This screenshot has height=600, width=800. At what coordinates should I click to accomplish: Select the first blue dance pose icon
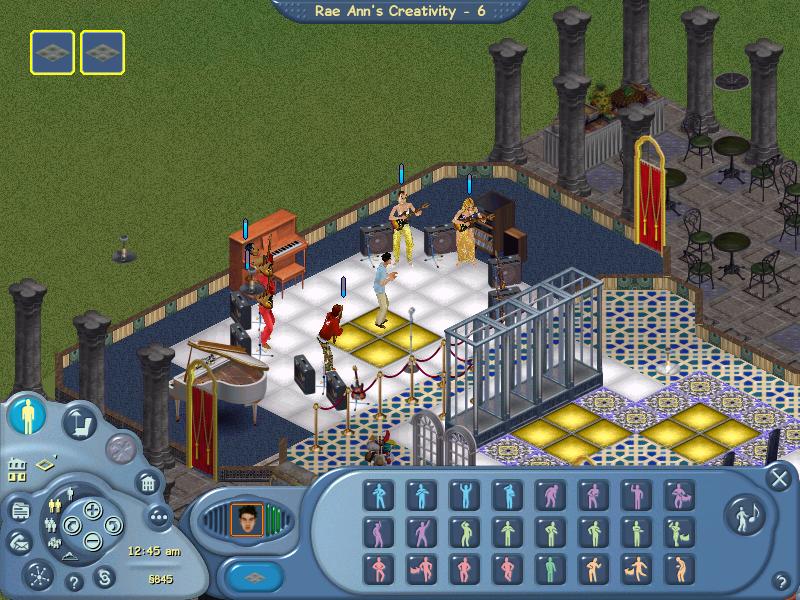tap(377, 494)
